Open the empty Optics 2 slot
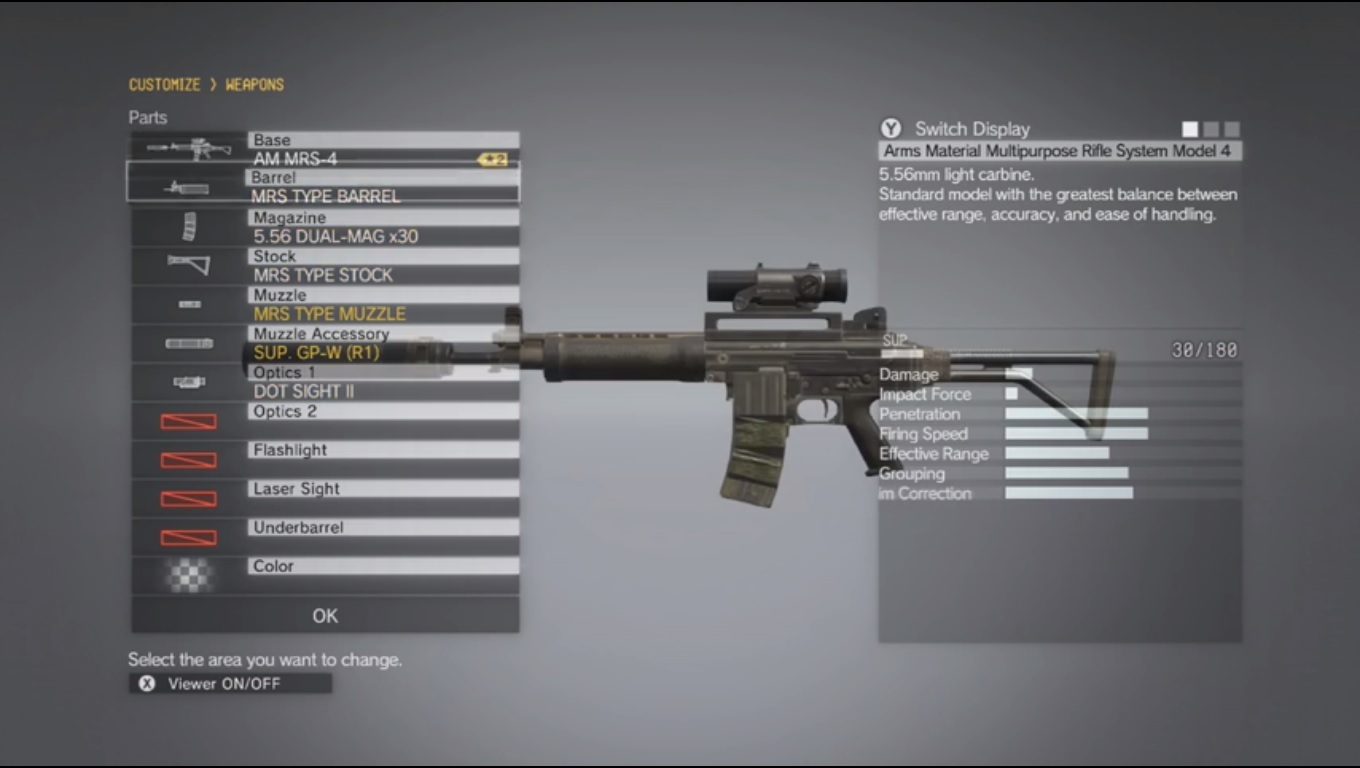The image size is (1360, 768). (384, 421)
